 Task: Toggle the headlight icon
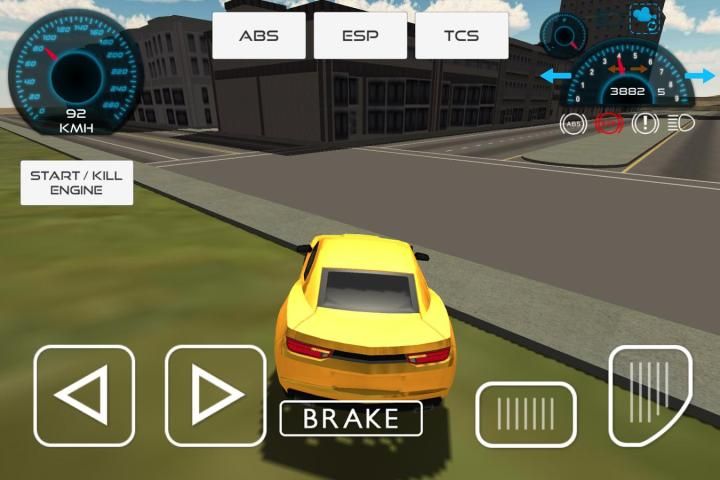coord(681,123)
